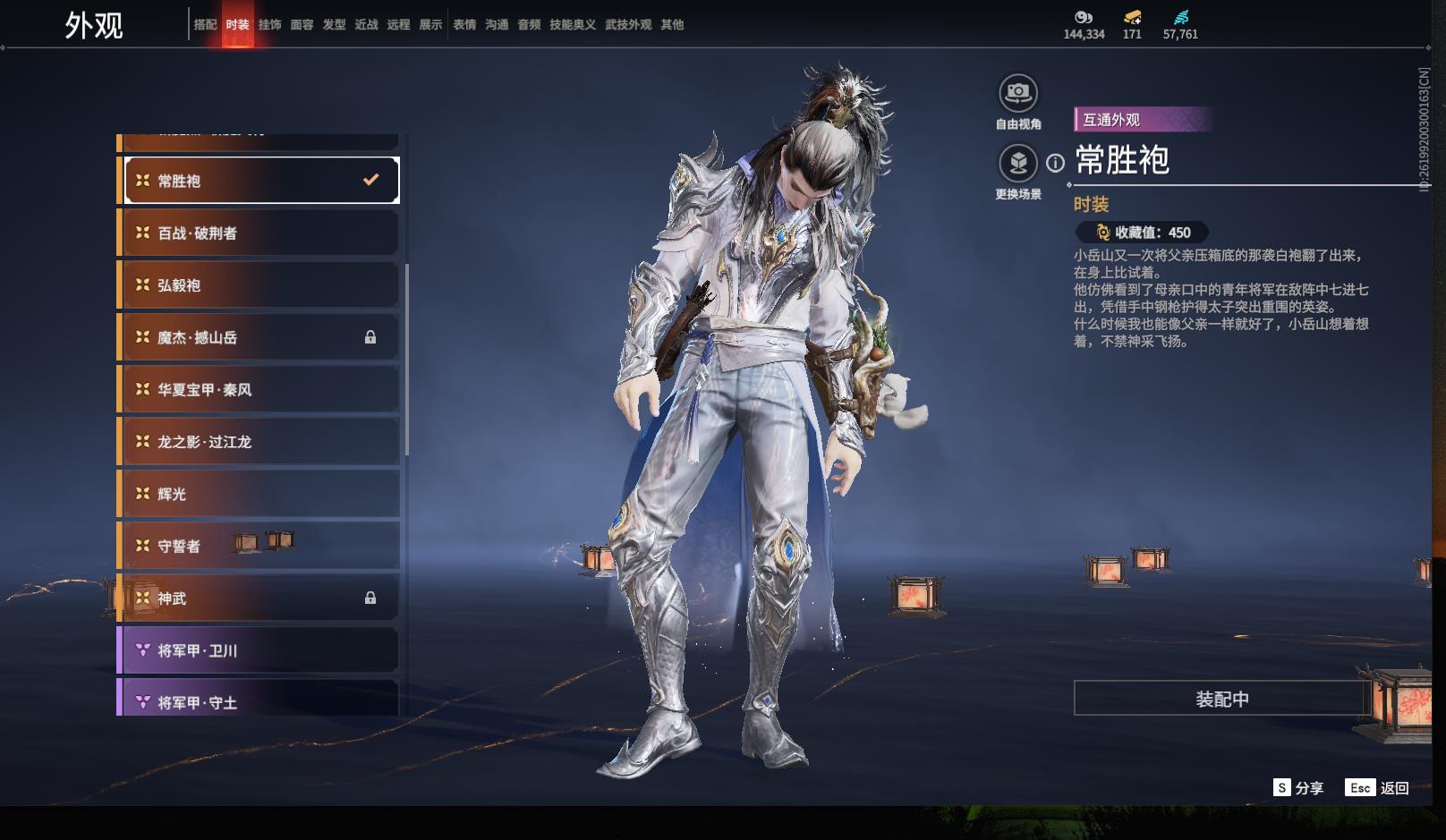Choose the 龙之影·过江龙 outfit

click(259, 442)
